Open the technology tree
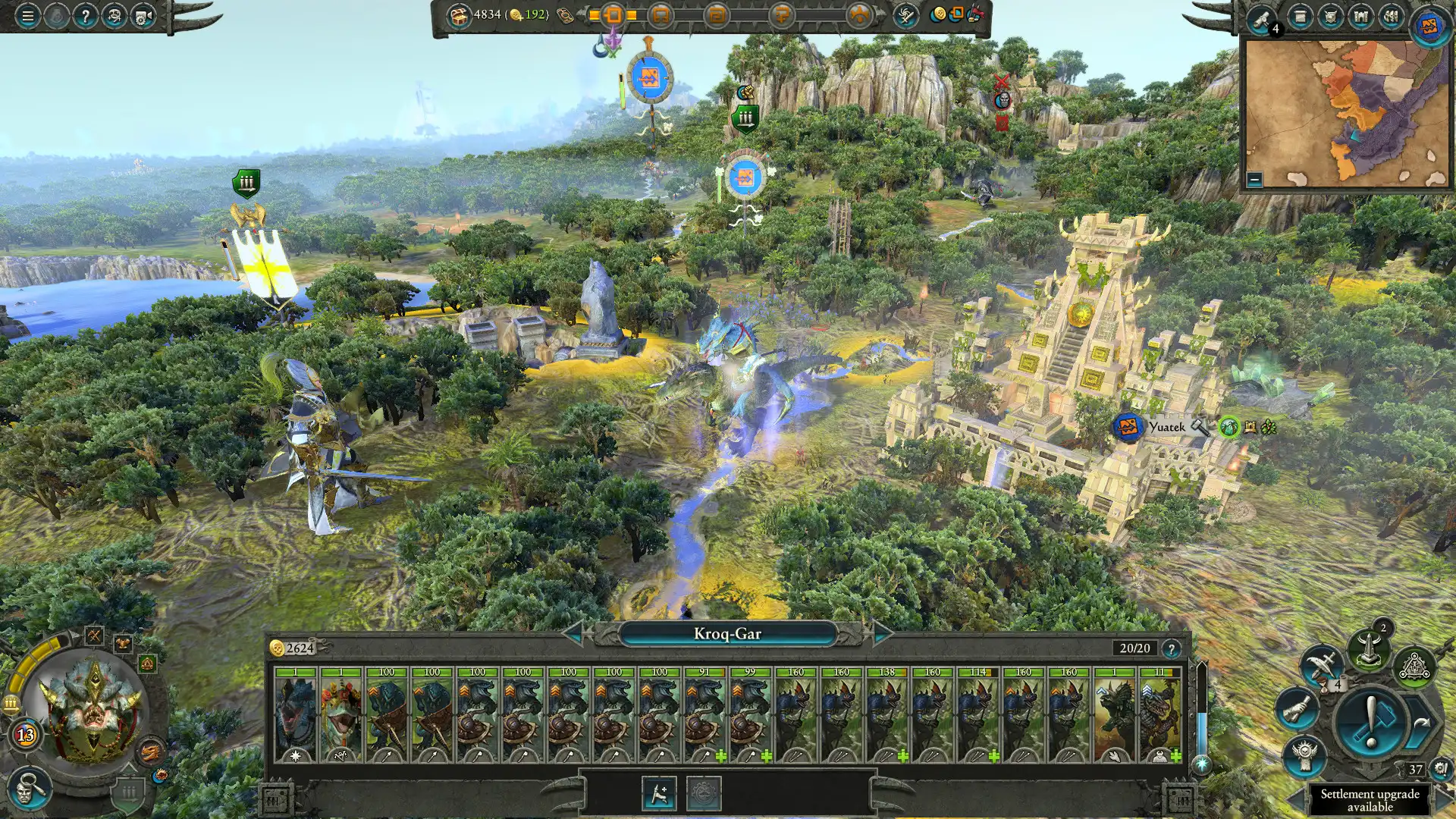The image size is (1456, 819). point(1415,667)
